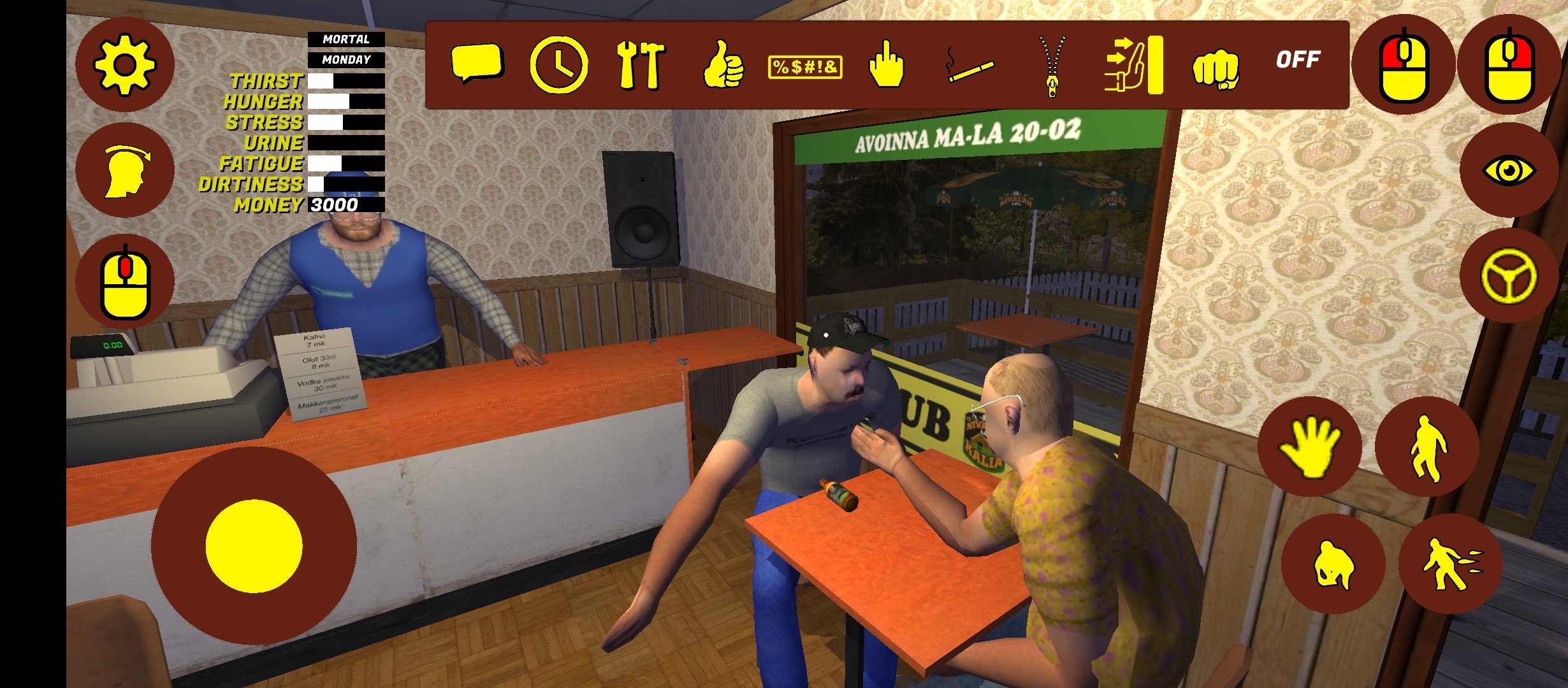The image size is (1568, 688).
Task: Tap the head turn icon
Action: click(x=124, y=171)
